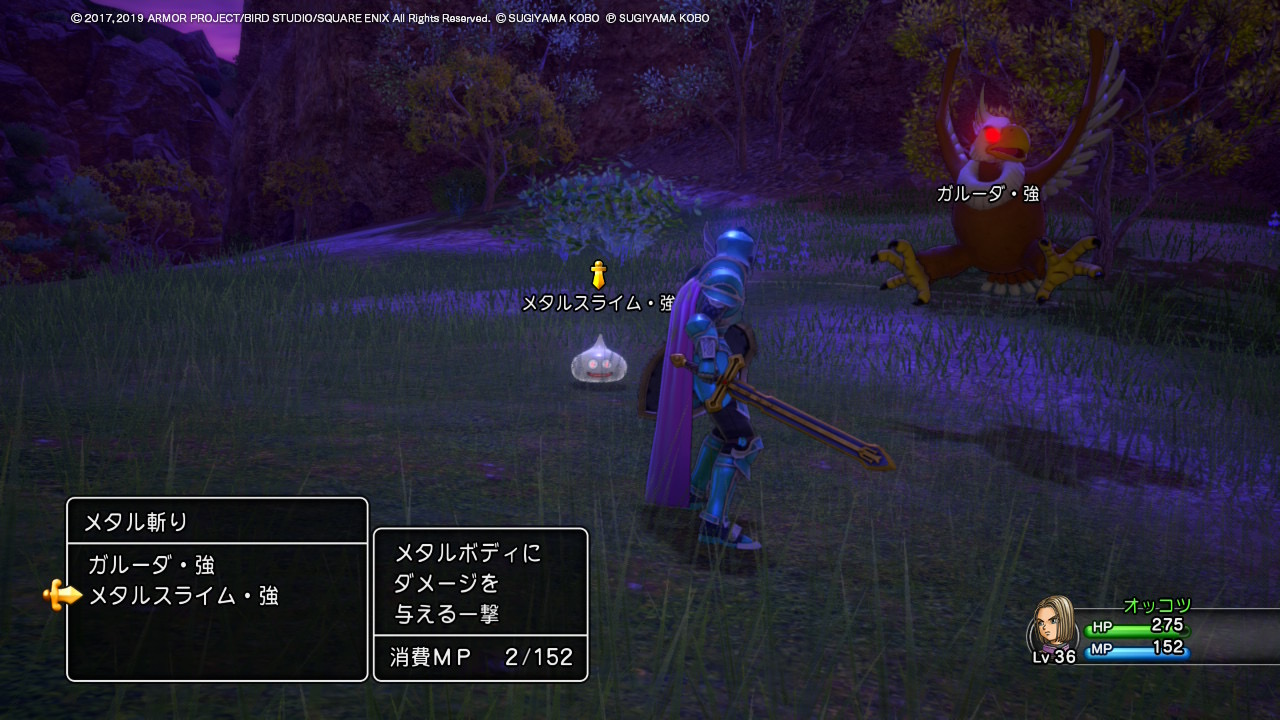Choose メタルスライム・強 as the attack target

pyautogui.click(x=183, y=597)
